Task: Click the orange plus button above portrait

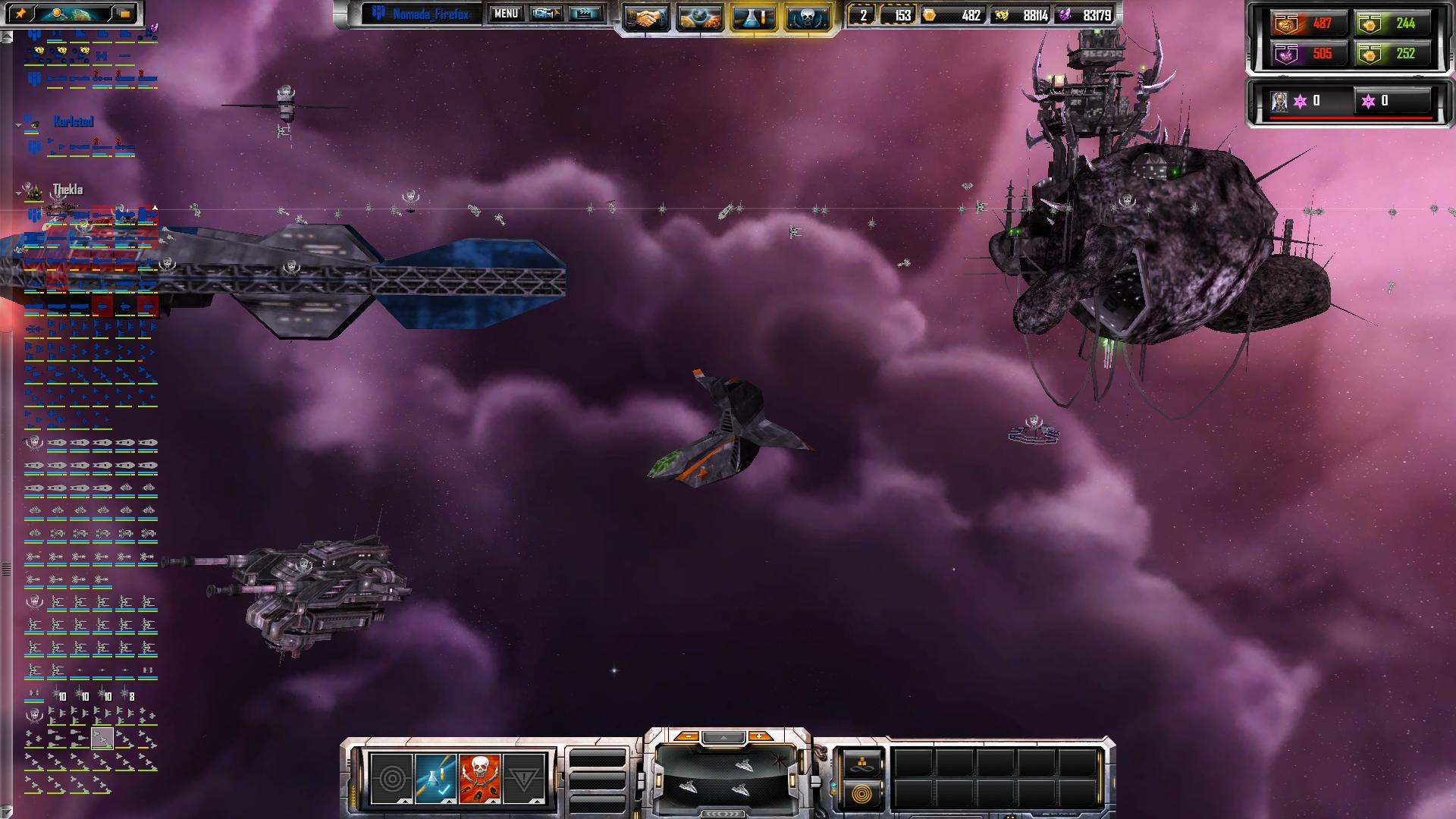Action: (758, 736)
